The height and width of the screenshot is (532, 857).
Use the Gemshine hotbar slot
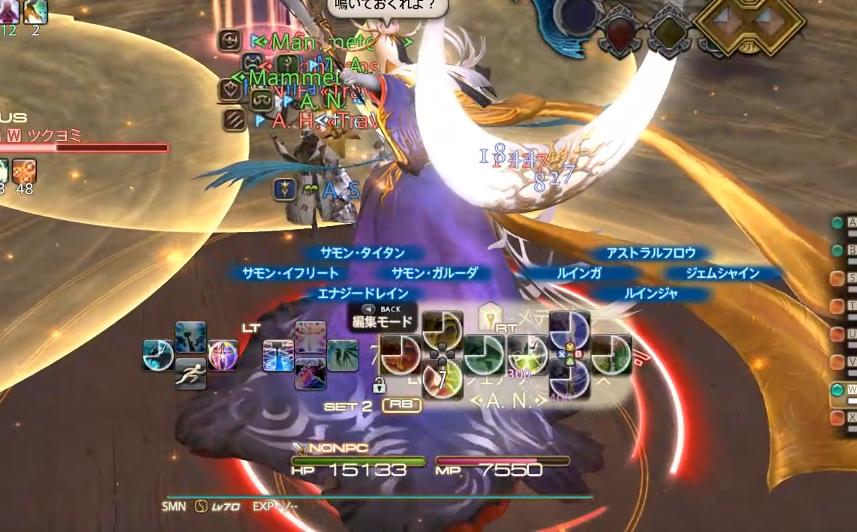611,353
